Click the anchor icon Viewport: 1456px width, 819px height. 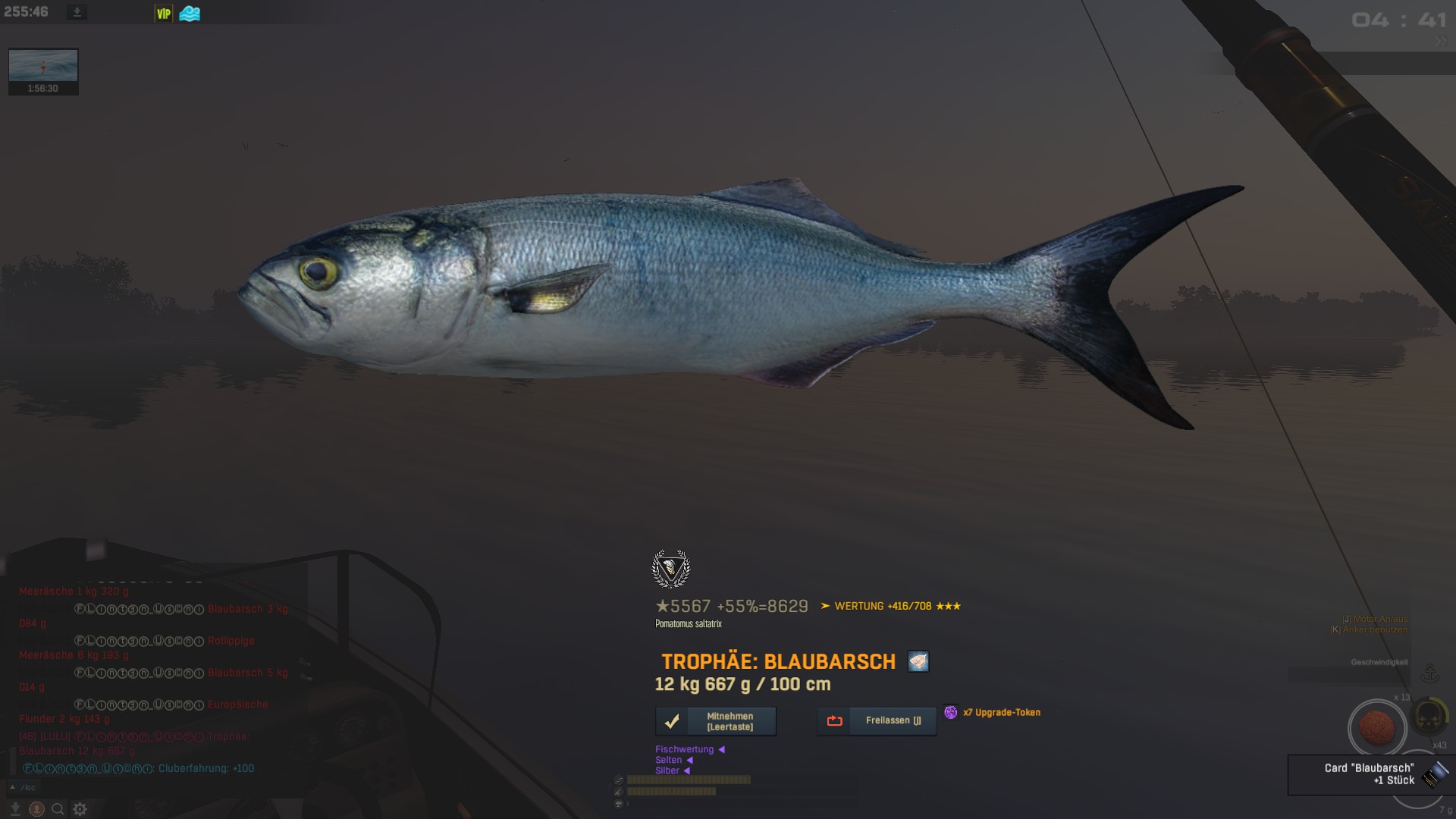coord(1429,673)
